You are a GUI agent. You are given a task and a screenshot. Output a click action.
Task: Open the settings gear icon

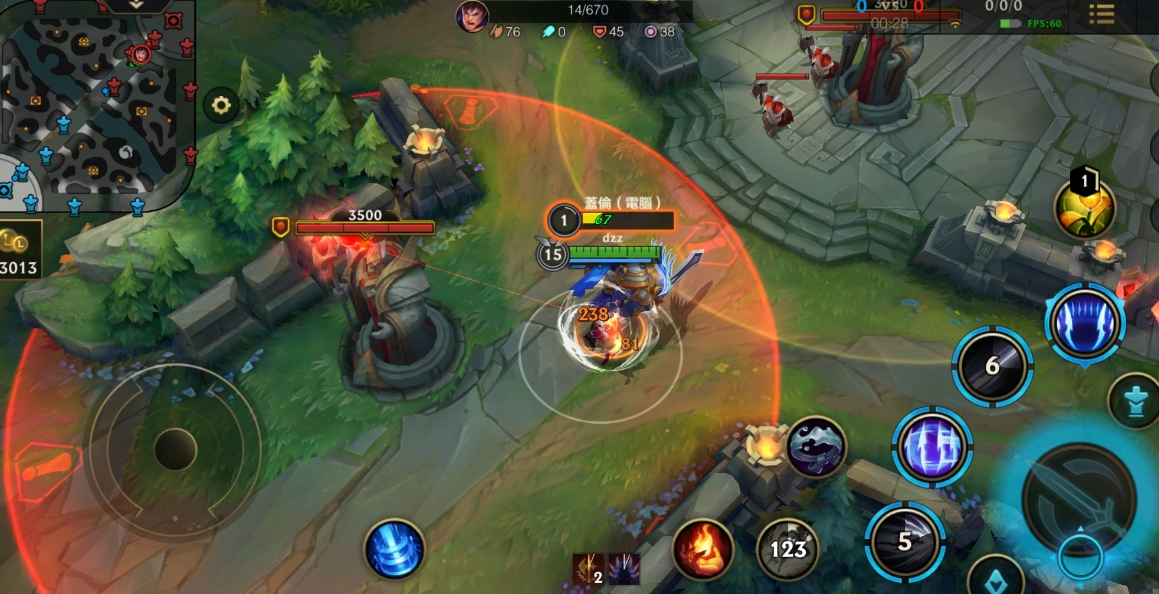(221, 104)
